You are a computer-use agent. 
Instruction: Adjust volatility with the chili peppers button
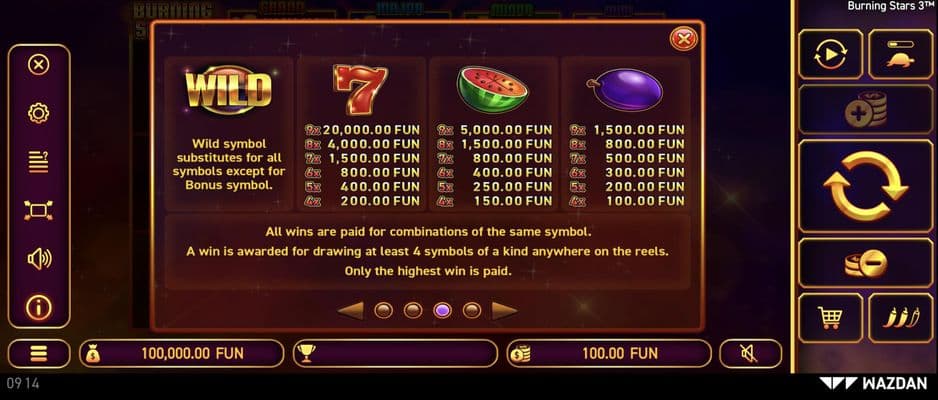click(900, 318)
